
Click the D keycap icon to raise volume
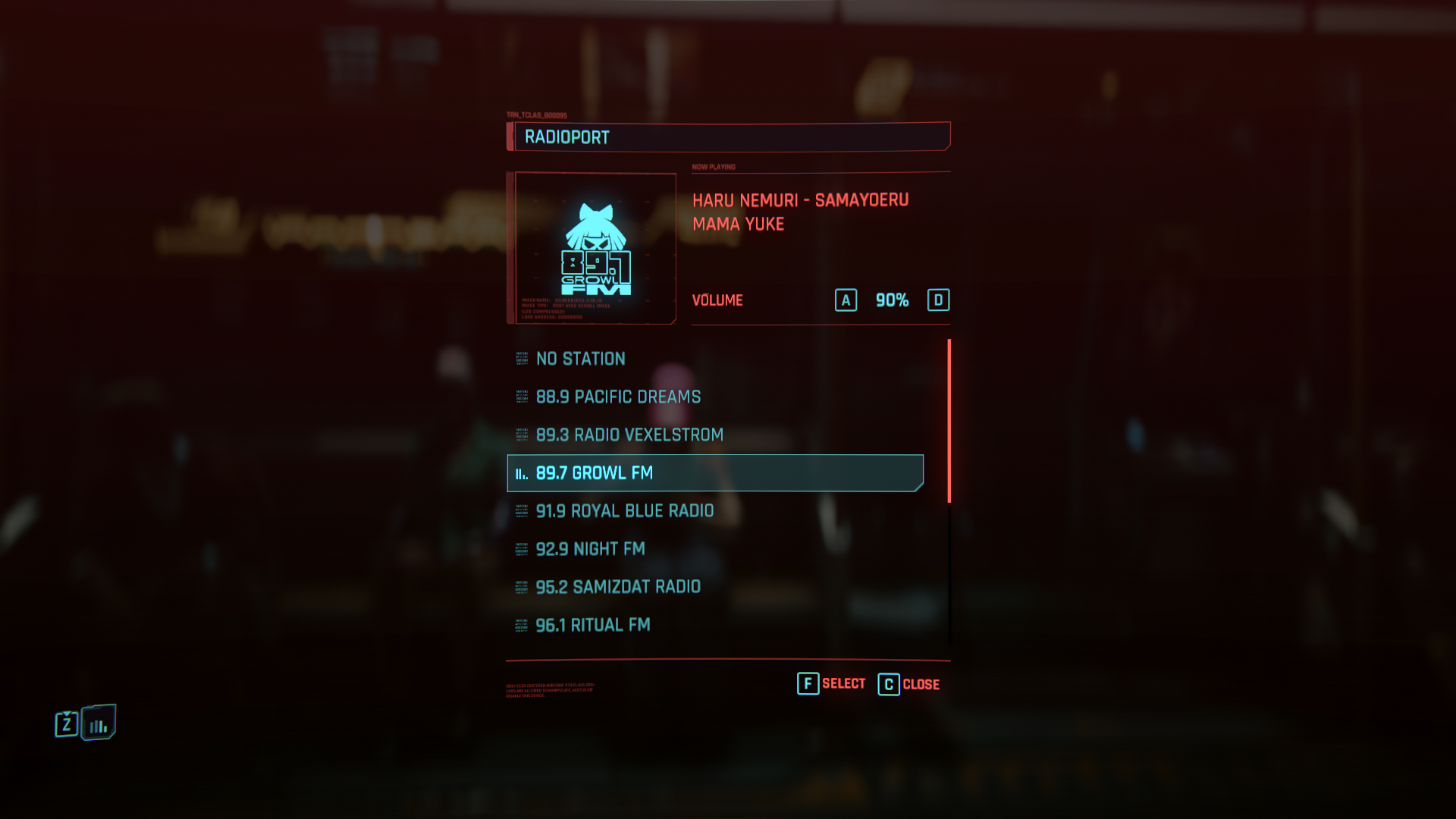939,300
